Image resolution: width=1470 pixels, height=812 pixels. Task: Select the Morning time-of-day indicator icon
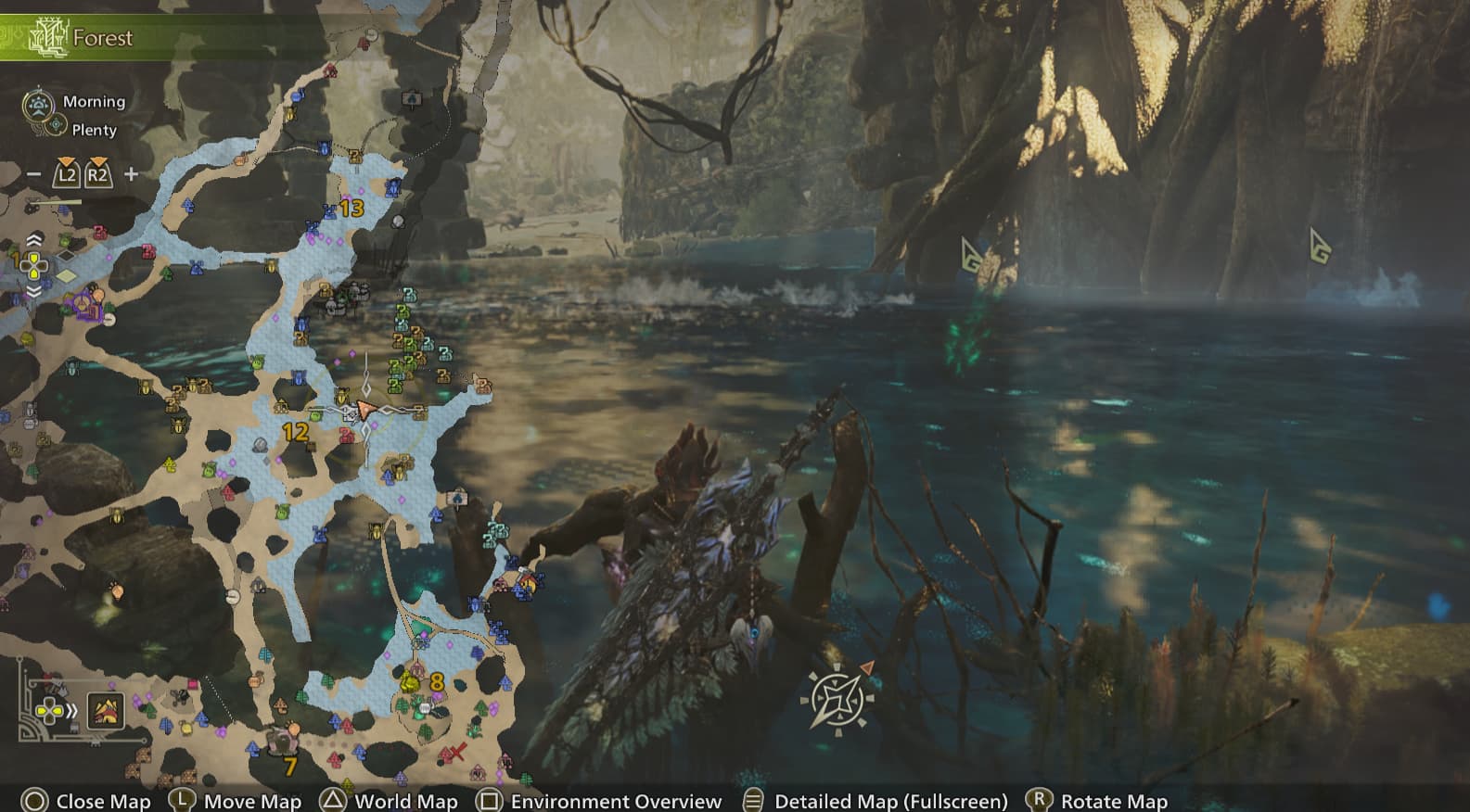38,101
